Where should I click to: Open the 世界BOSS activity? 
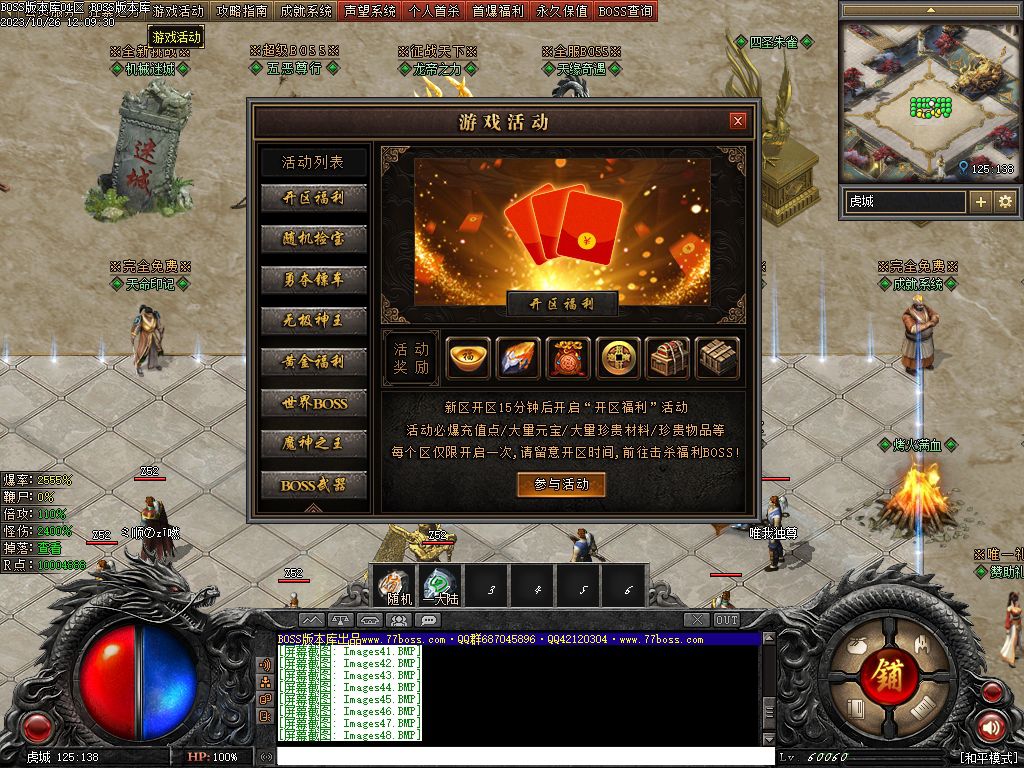click(x=313, y=403)
